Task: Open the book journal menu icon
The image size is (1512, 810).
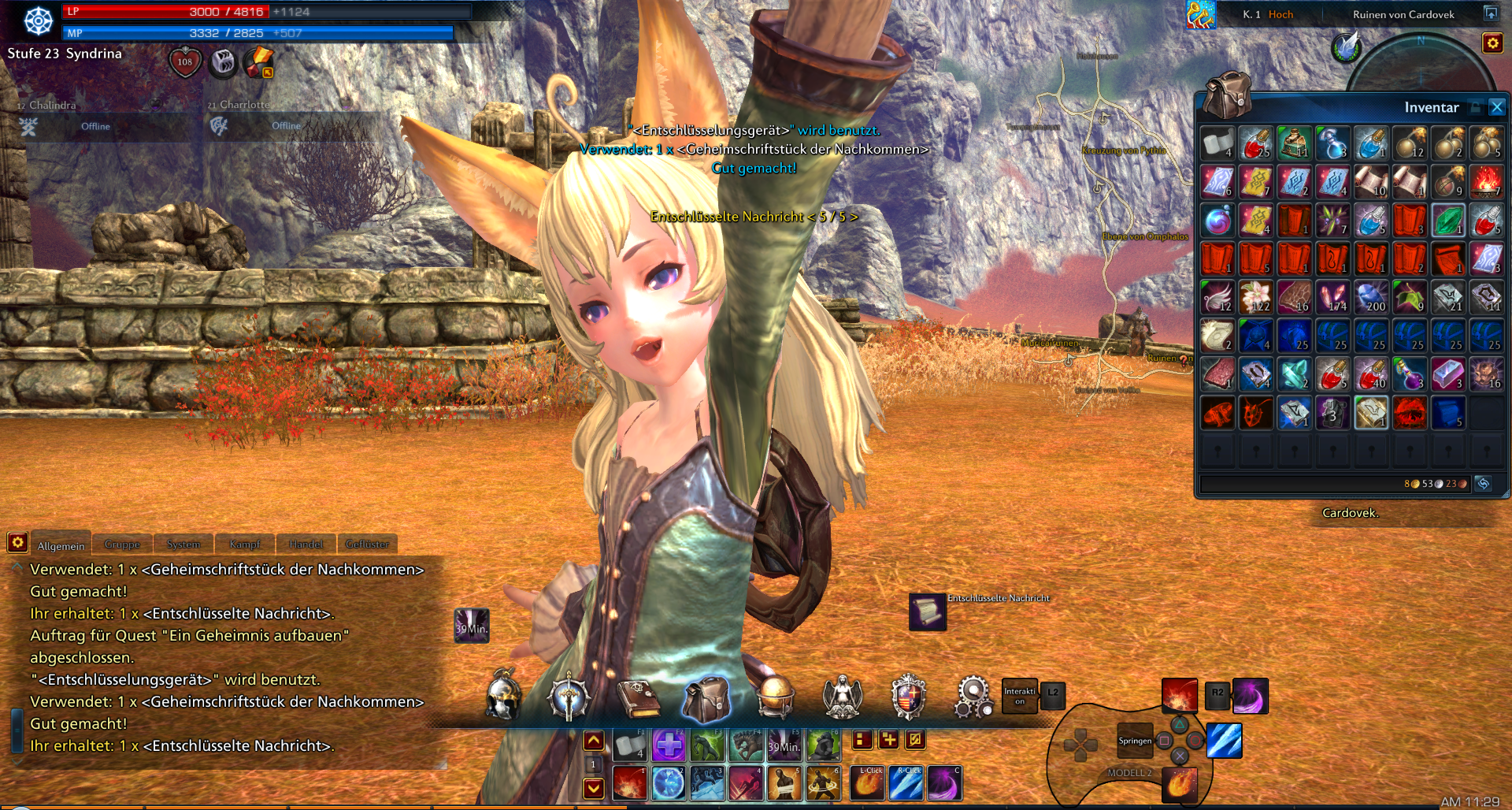Action: click(x=639, y=698)
